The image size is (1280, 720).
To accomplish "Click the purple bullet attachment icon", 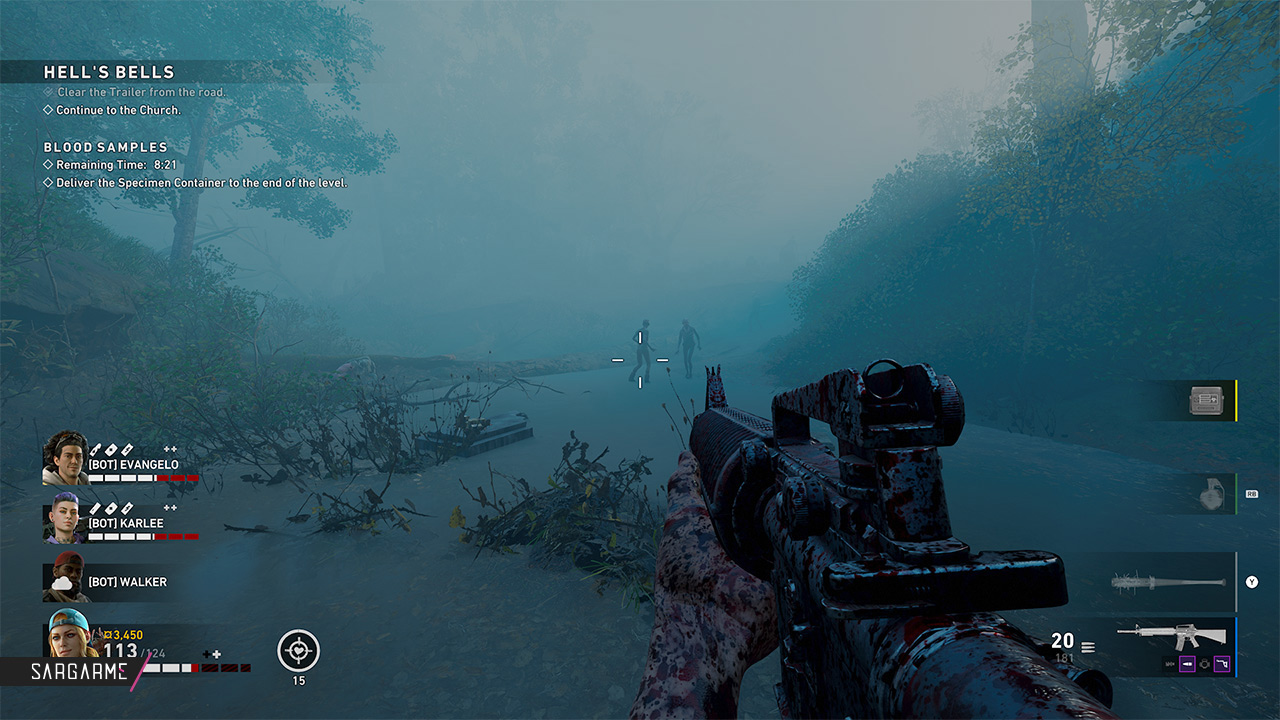I will pyautogui.click(x=1186, y=663).
